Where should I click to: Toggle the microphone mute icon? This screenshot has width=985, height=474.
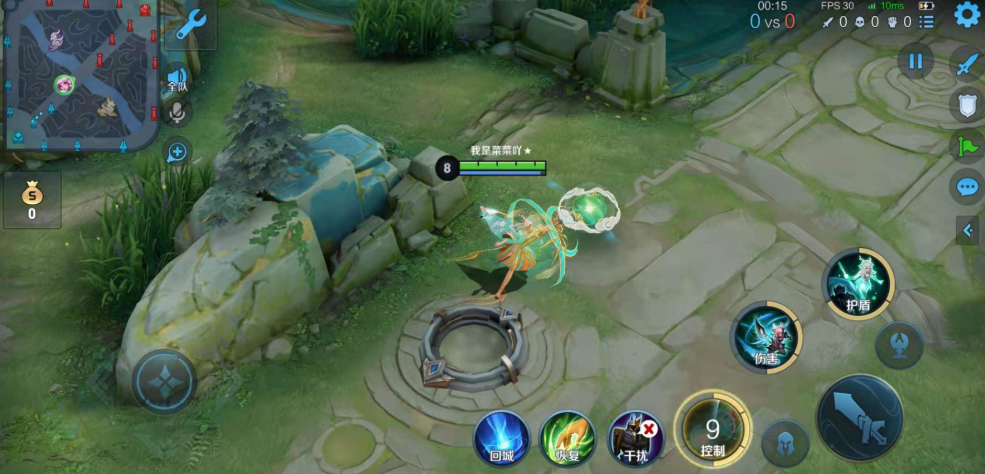point(178,112)
